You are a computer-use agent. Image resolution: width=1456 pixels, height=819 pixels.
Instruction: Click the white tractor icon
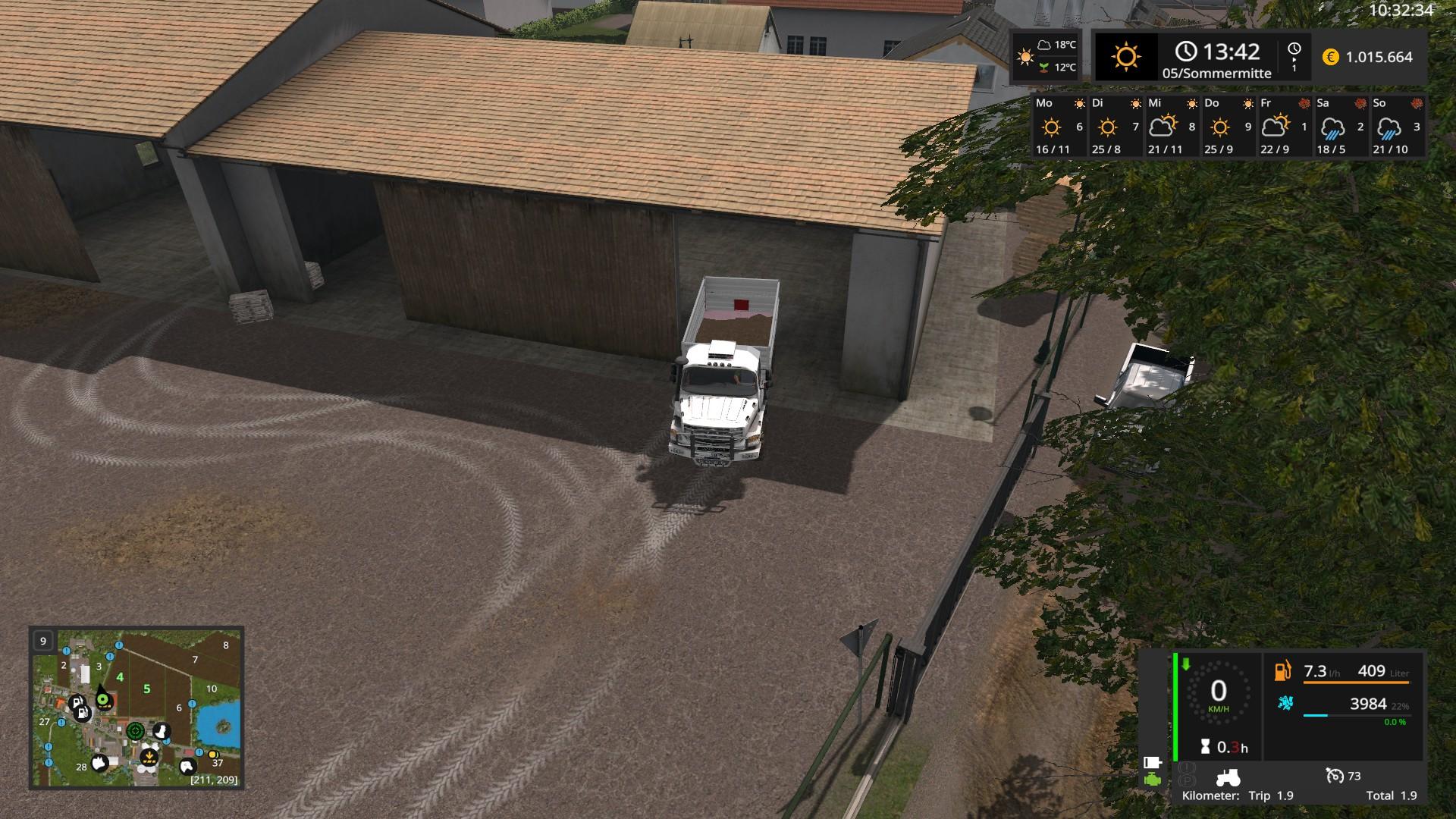click(1228, 777)
